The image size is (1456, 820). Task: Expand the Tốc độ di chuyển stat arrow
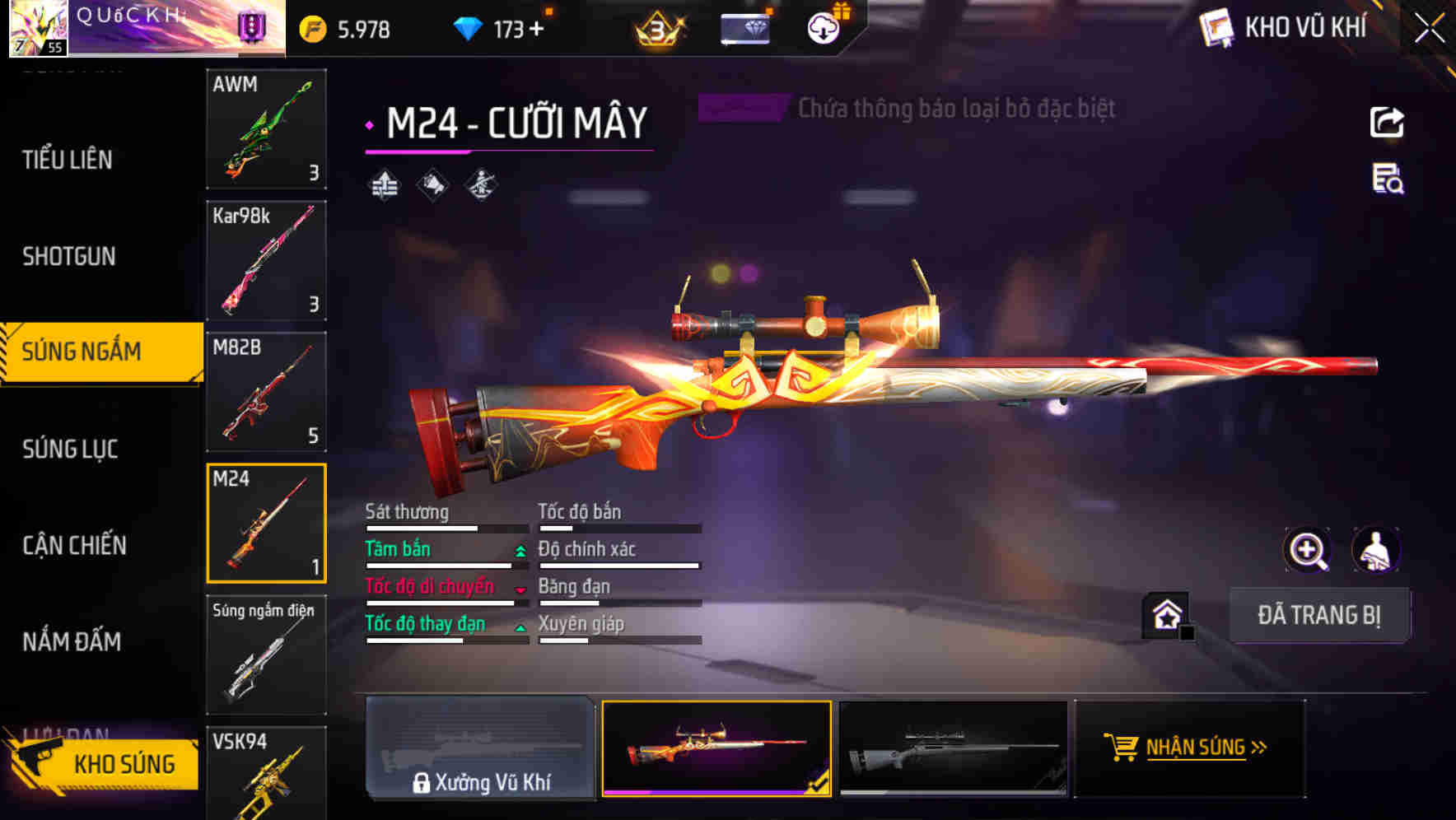click(x=519, y=590)
